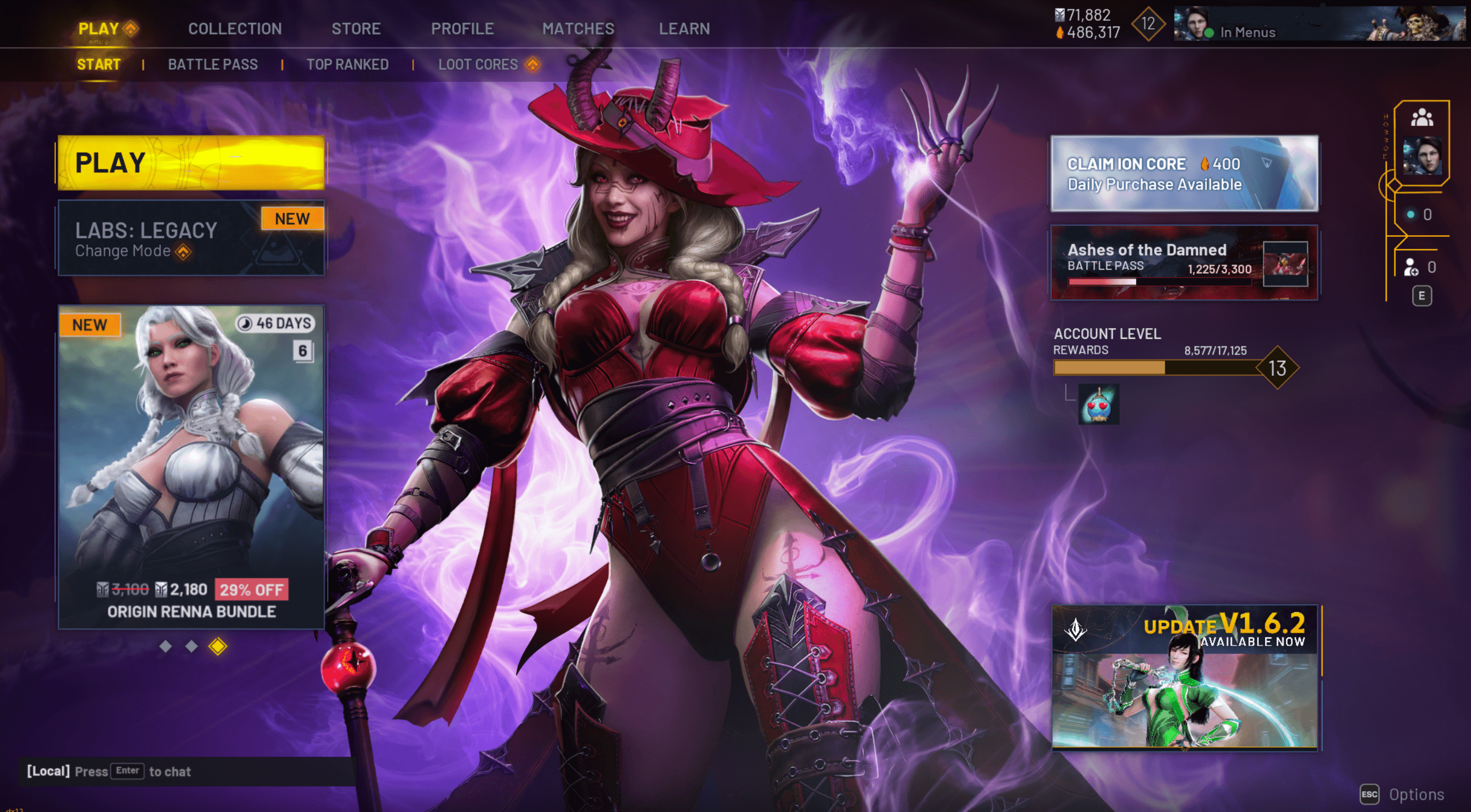Open the Origin Renna Bundle offer
Screen dimensions: 1471x812
coord(191,467)
